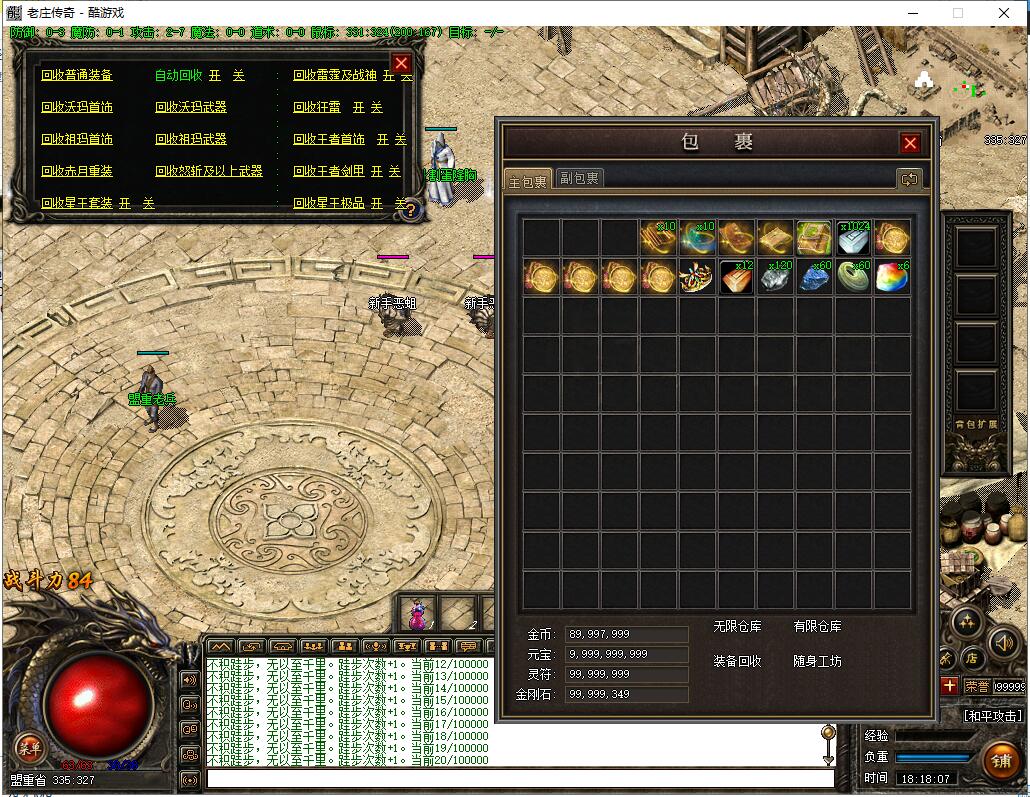Turn 自动回收 on with 开

[x=215, y=76]
